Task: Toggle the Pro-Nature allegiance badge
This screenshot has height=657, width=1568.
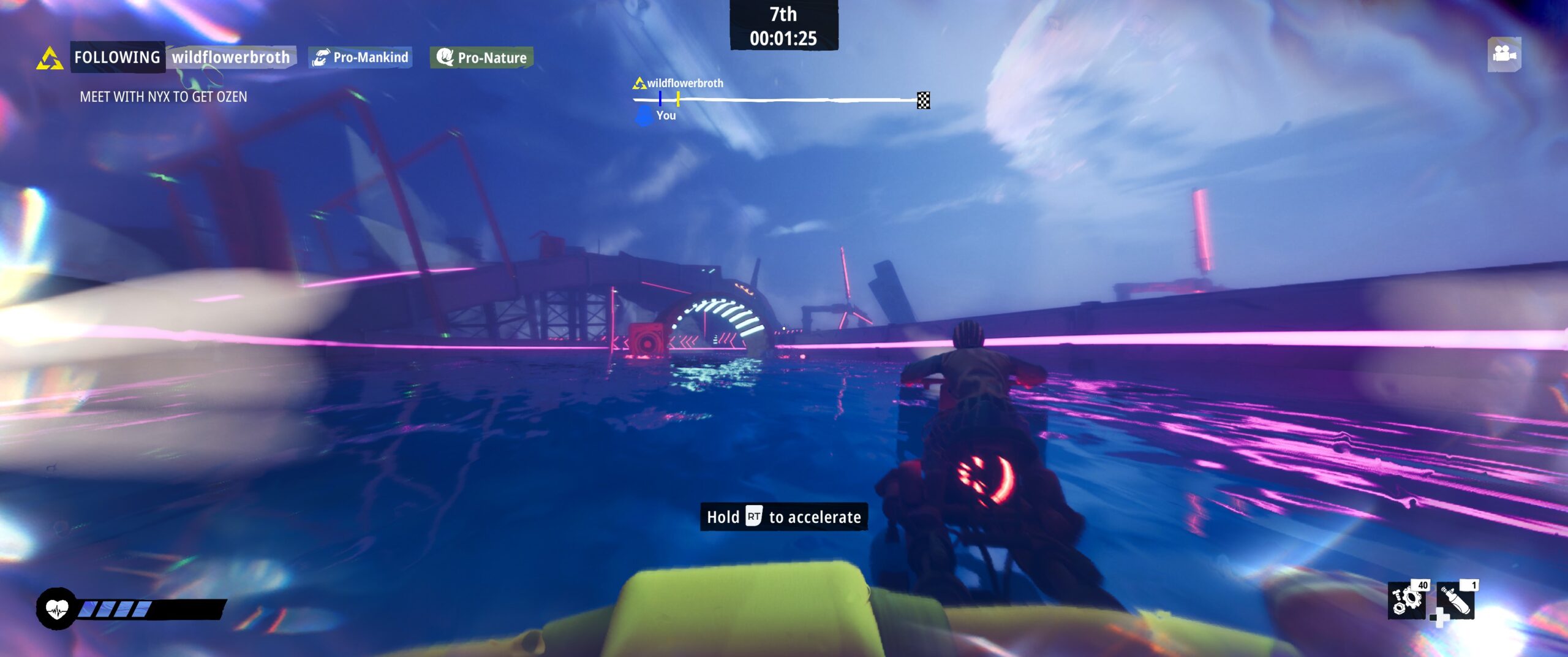Action: tap(481, 57)
